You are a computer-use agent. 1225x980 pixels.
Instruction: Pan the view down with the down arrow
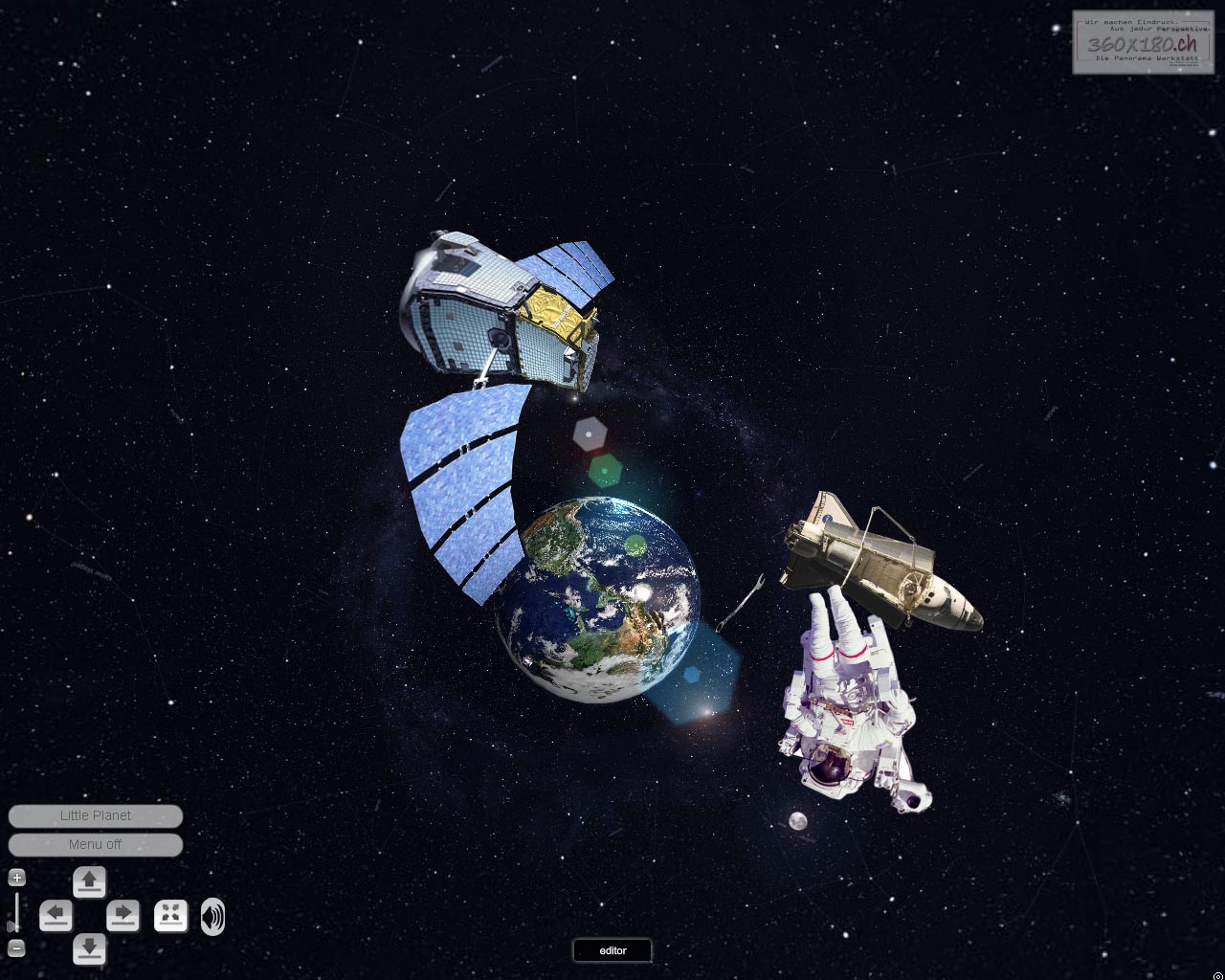click(x=89, y=948)
